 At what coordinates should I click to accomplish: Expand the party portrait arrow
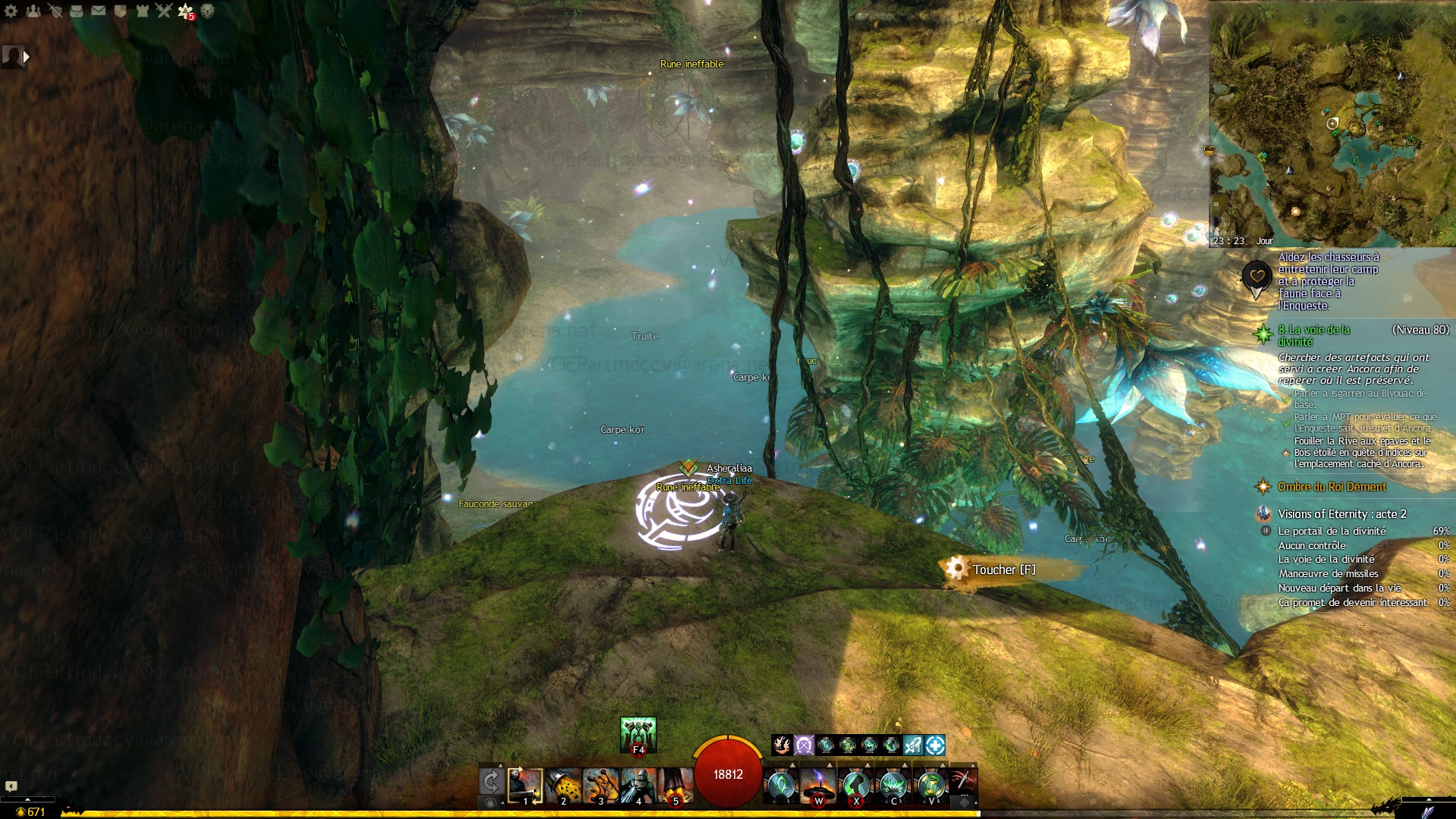coord(27,56)
